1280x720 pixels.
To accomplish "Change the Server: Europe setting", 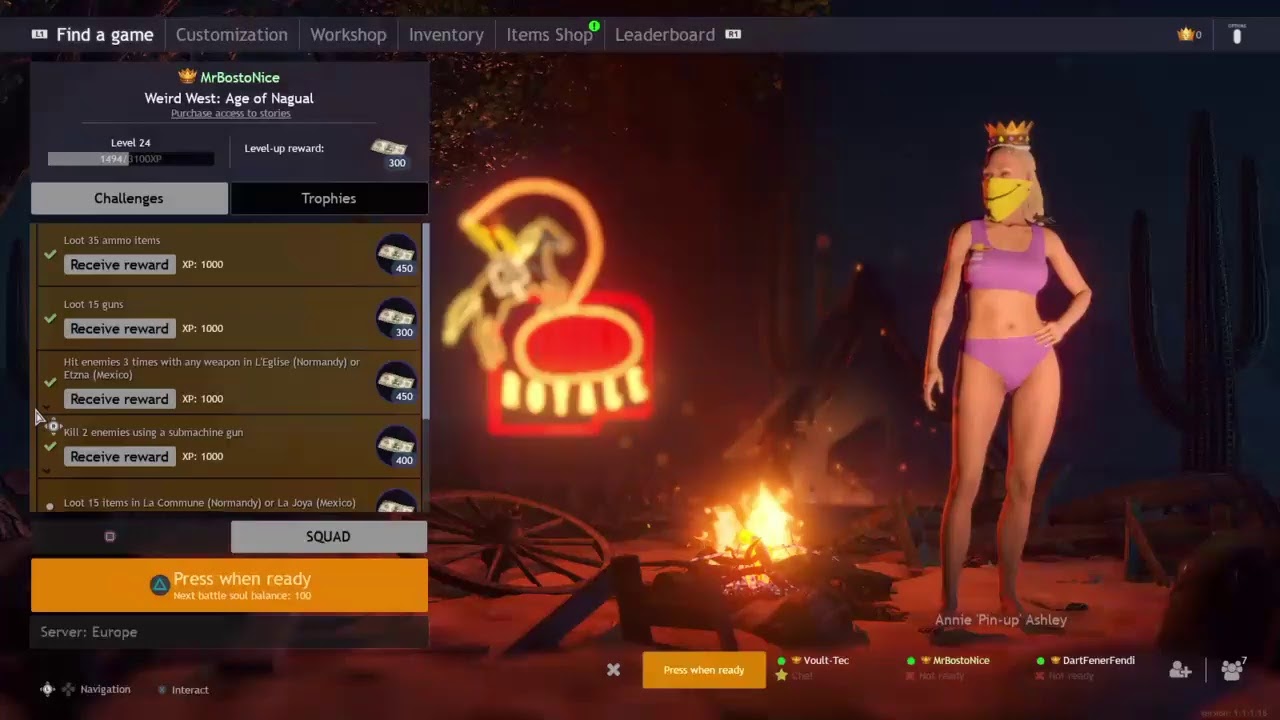I will click(229, 632).
